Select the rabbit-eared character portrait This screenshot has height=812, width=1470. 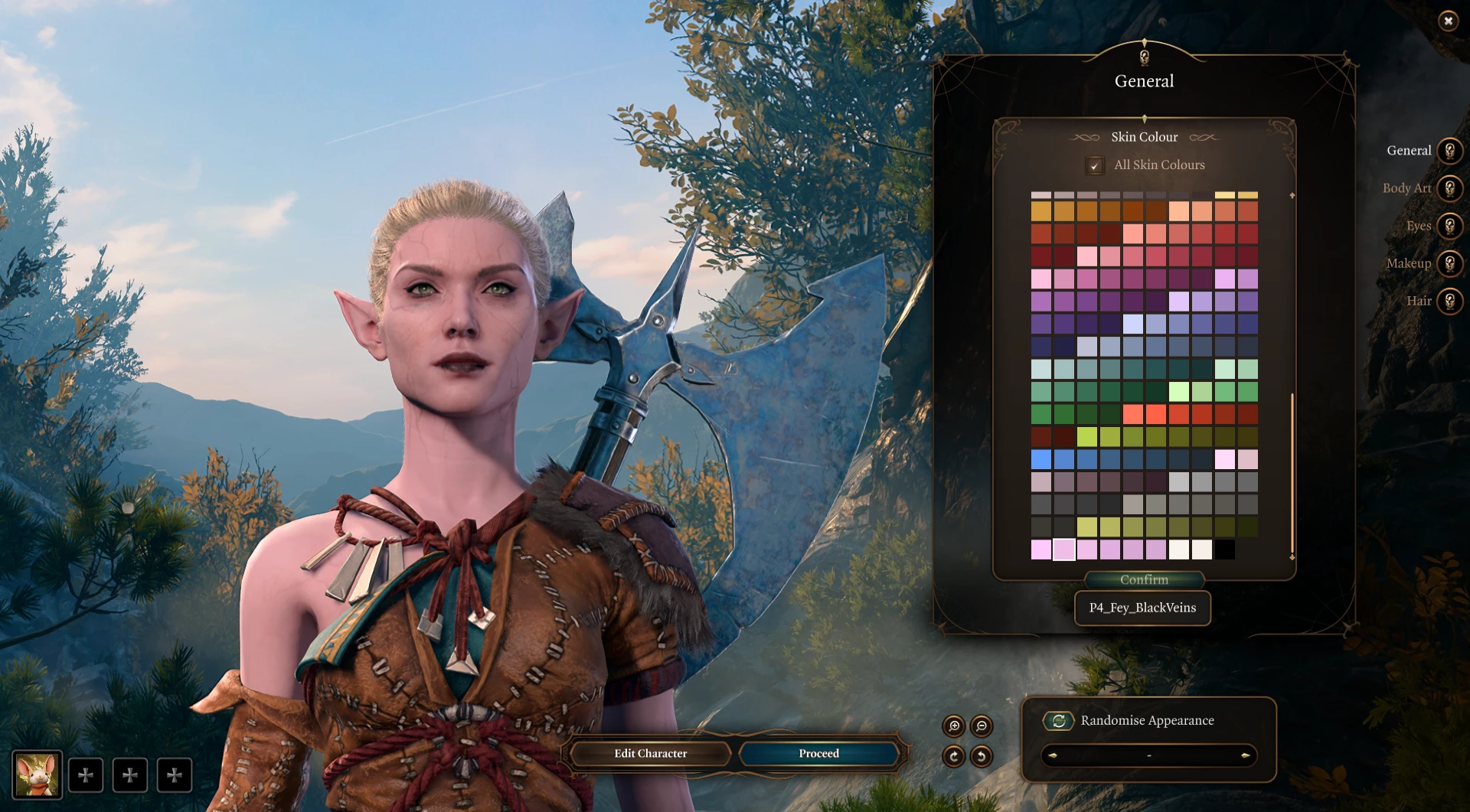[x=37, y=774]
